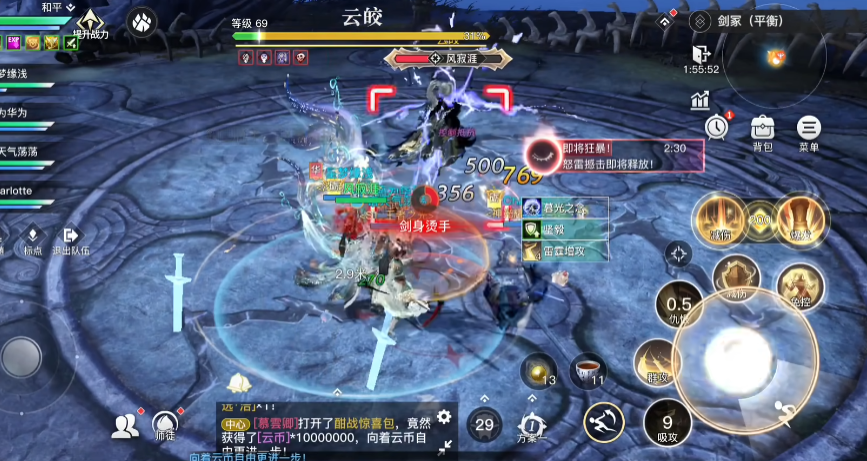867x461 pixels.
Task: Use the tea bowl consumable with 11
Action: (x=588, y=372)
